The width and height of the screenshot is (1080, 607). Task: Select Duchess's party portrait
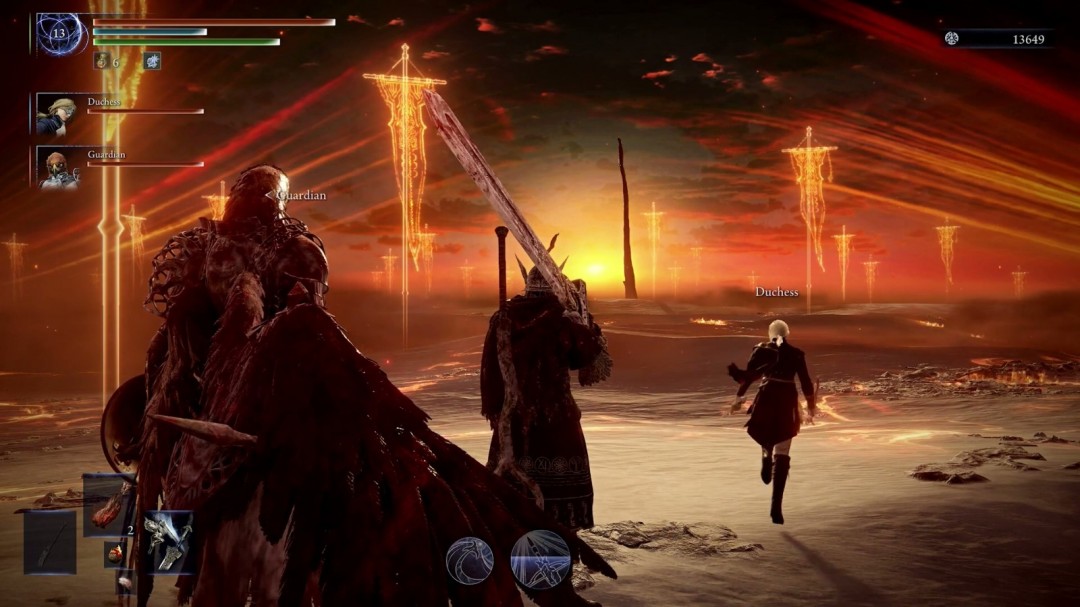(56, 114)
